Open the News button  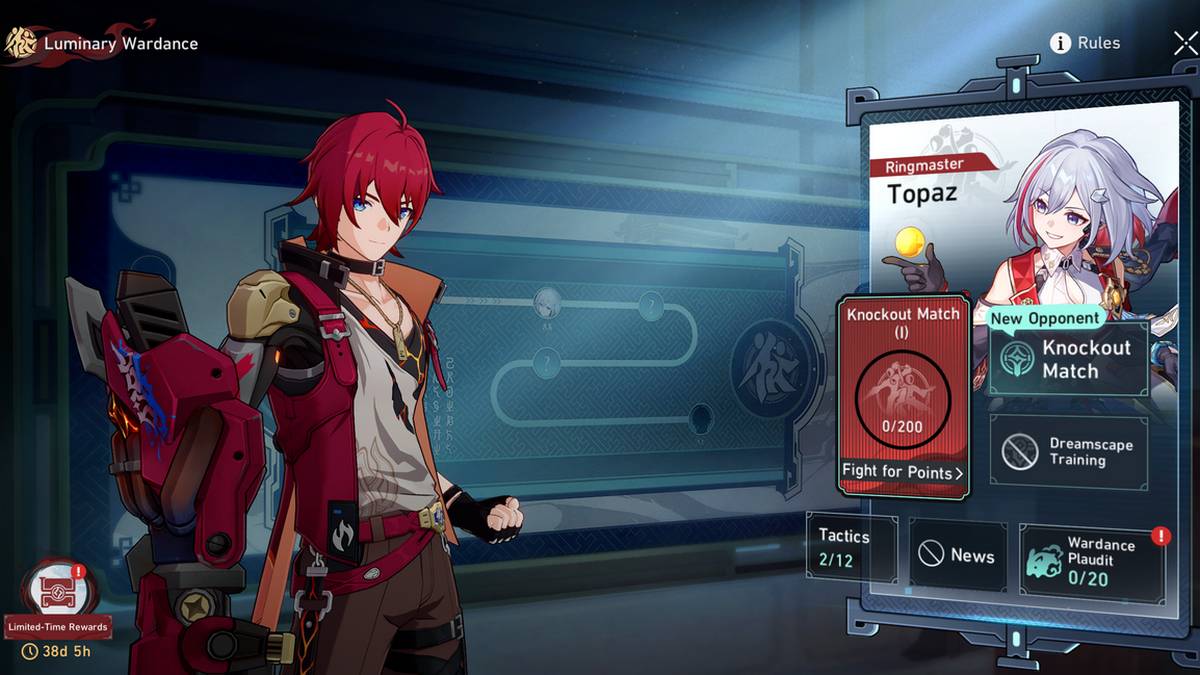coord(957,555)
